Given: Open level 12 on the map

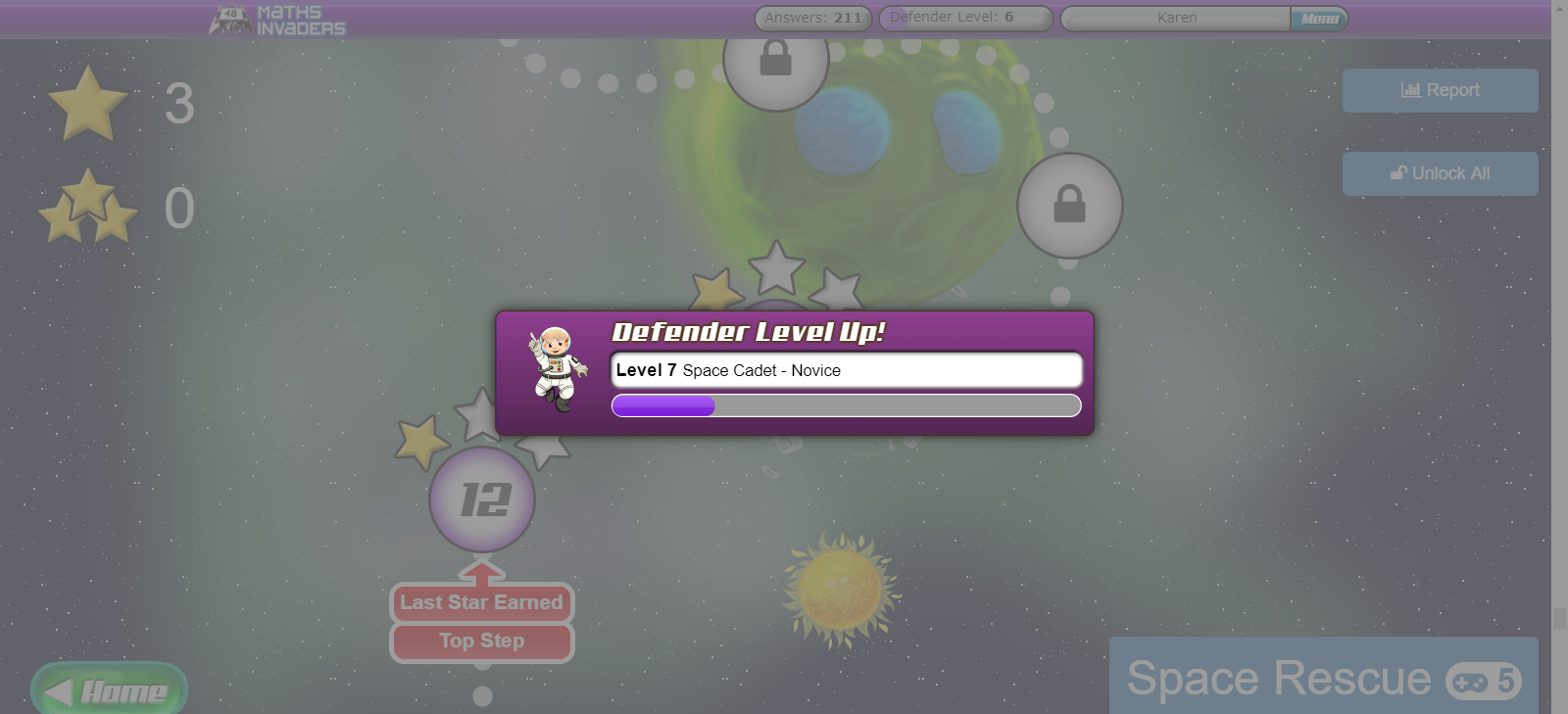Looking at the screenshot, I should (x=481, y=498).
